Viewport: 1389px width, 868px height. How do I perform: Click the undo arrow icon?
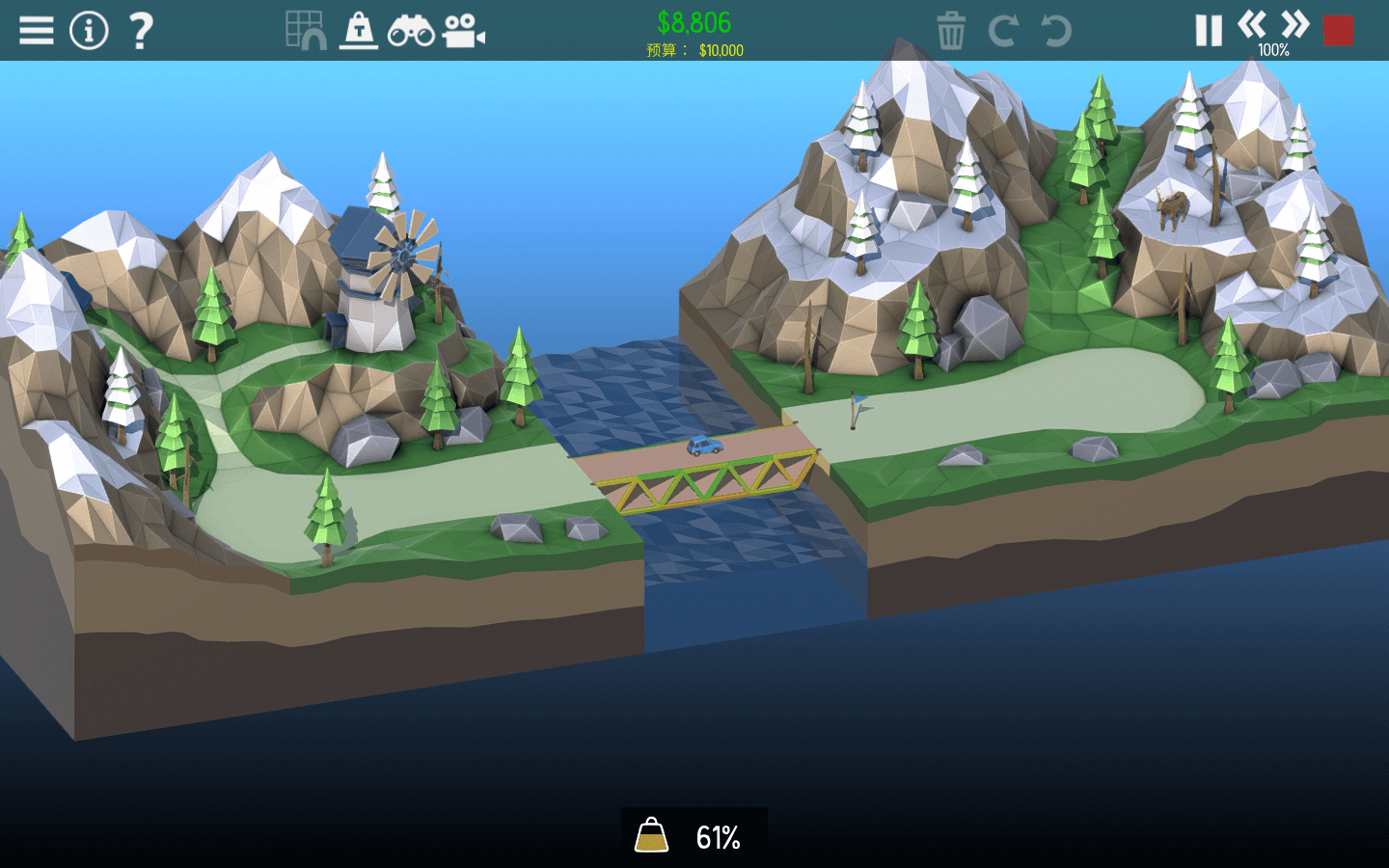coord(1057,31)
